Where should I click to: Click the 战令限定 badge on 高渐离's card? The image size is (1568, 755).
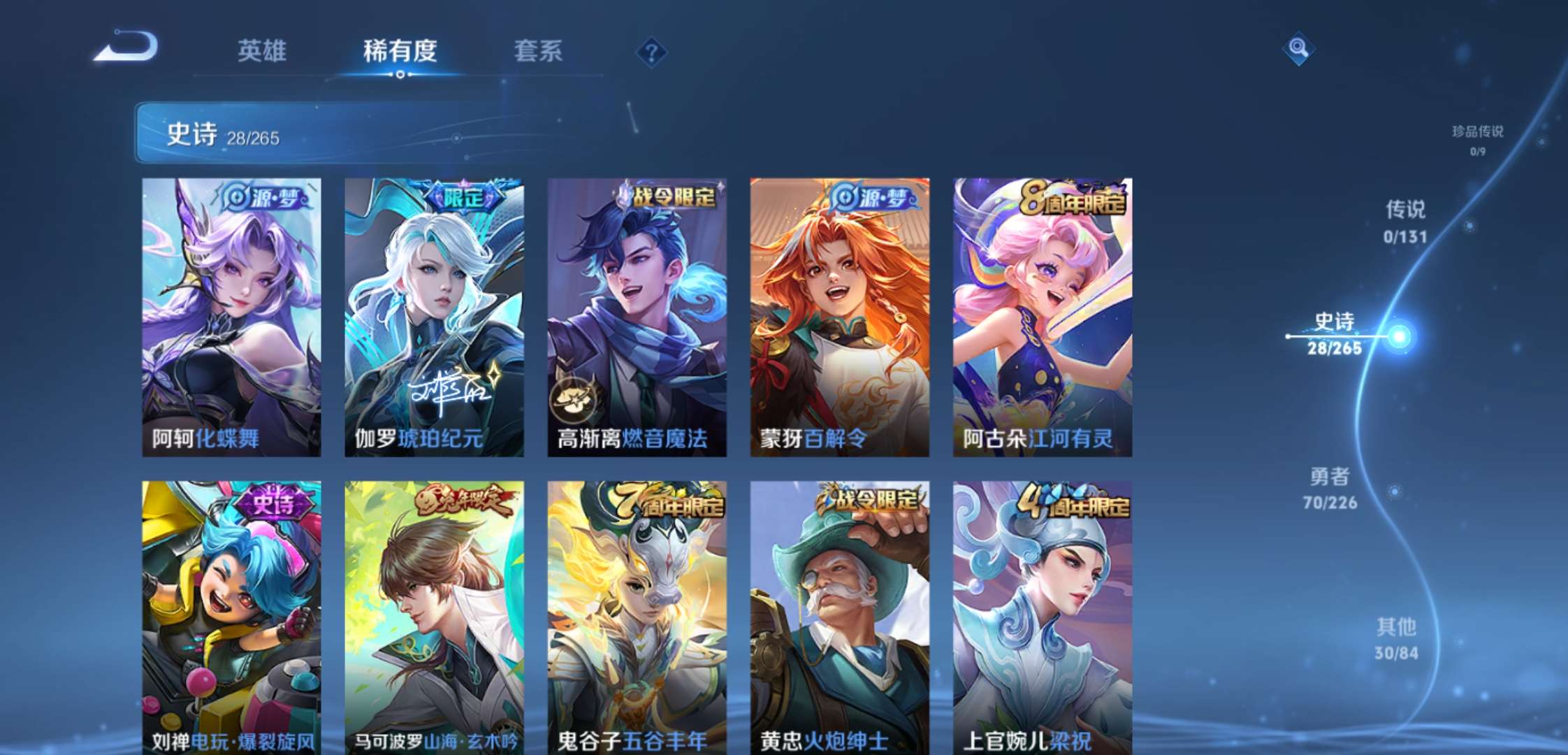tap(674, 198)
